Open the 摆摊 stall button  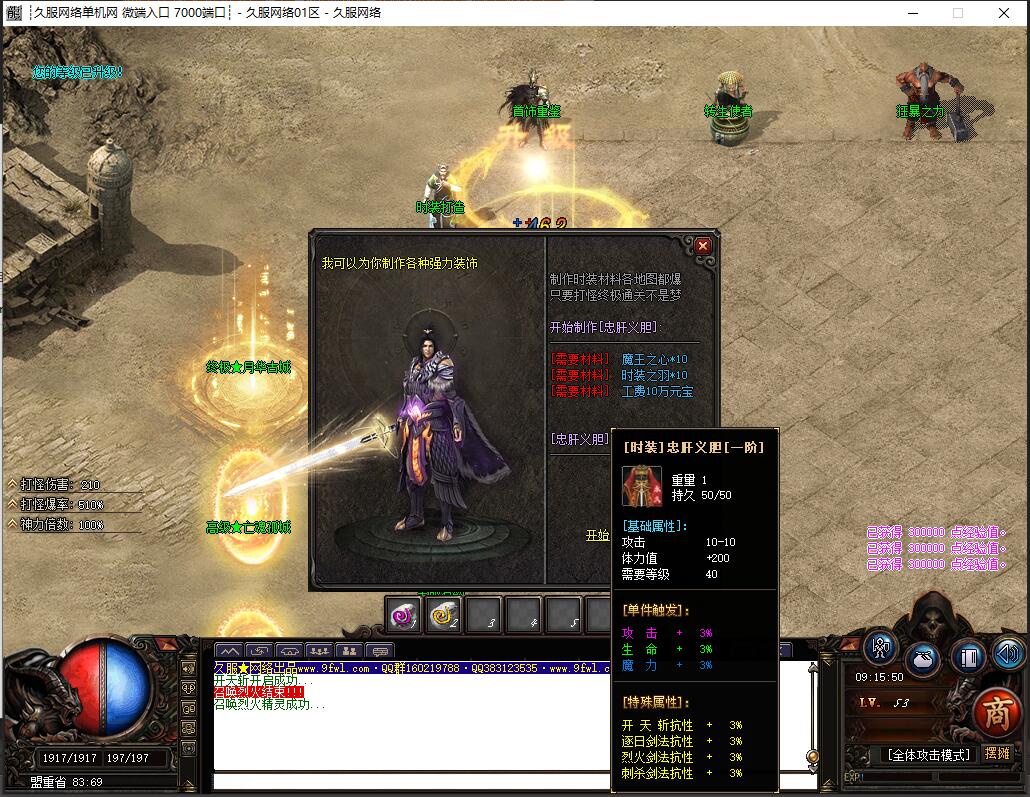point(997,753)
